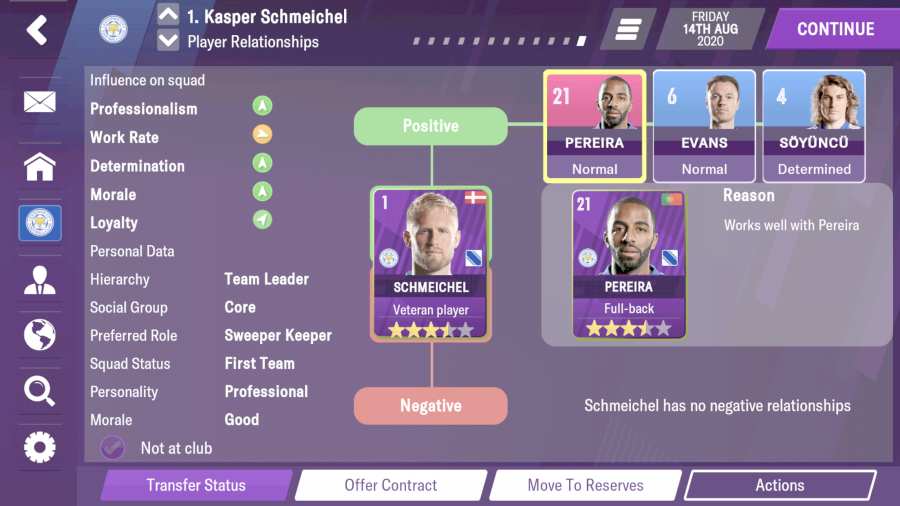Viewport: 900px width, 506px height.
Task: Open the Actions menu
Action: click(x=779, y=485)
